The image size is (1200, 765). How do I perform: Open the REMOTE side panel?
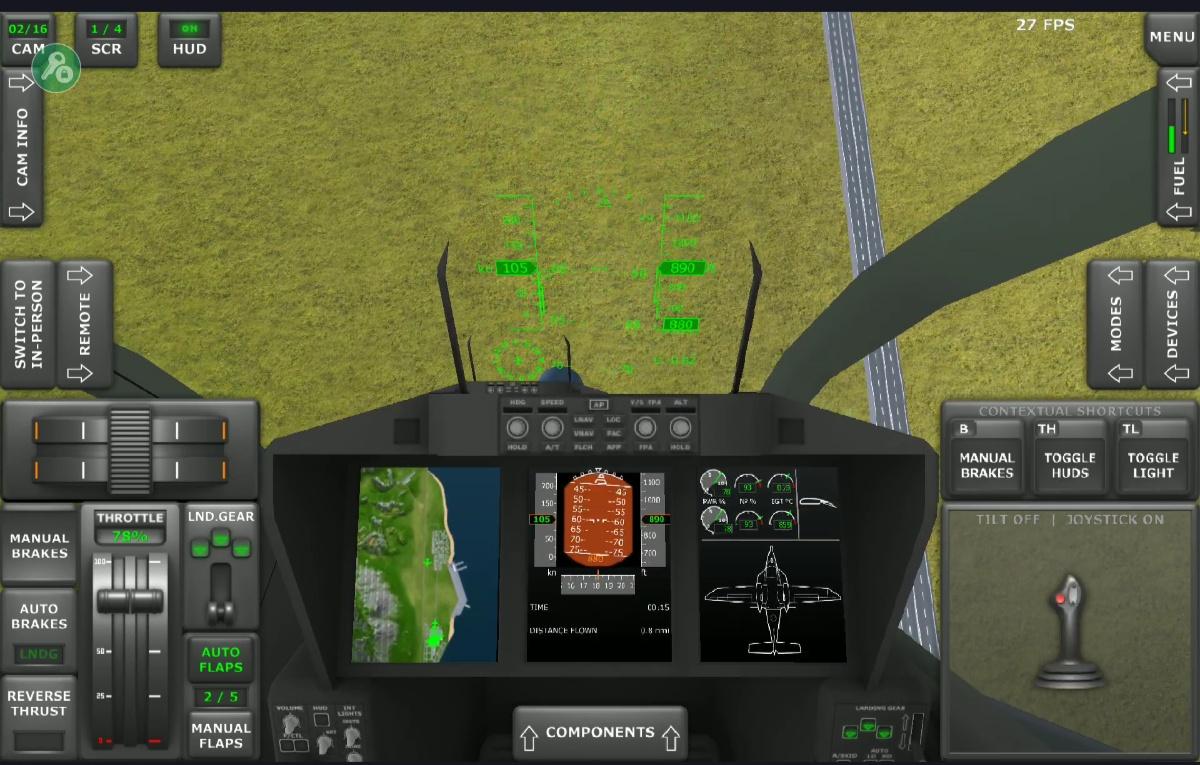(85, 324)
